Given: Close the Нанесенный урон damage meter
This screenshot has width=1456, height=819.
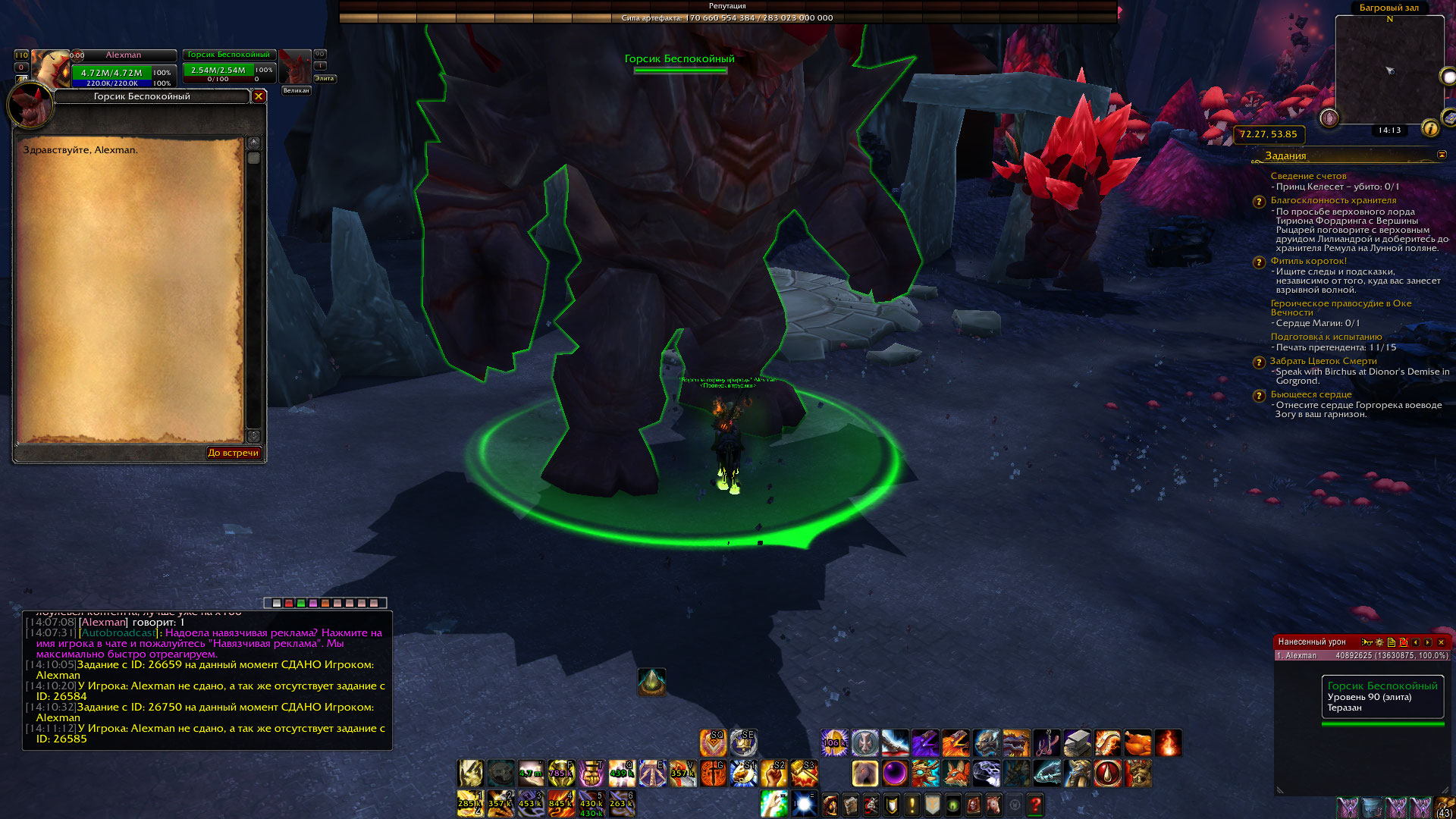Looking at the screenshot, I should [1442, 642].
